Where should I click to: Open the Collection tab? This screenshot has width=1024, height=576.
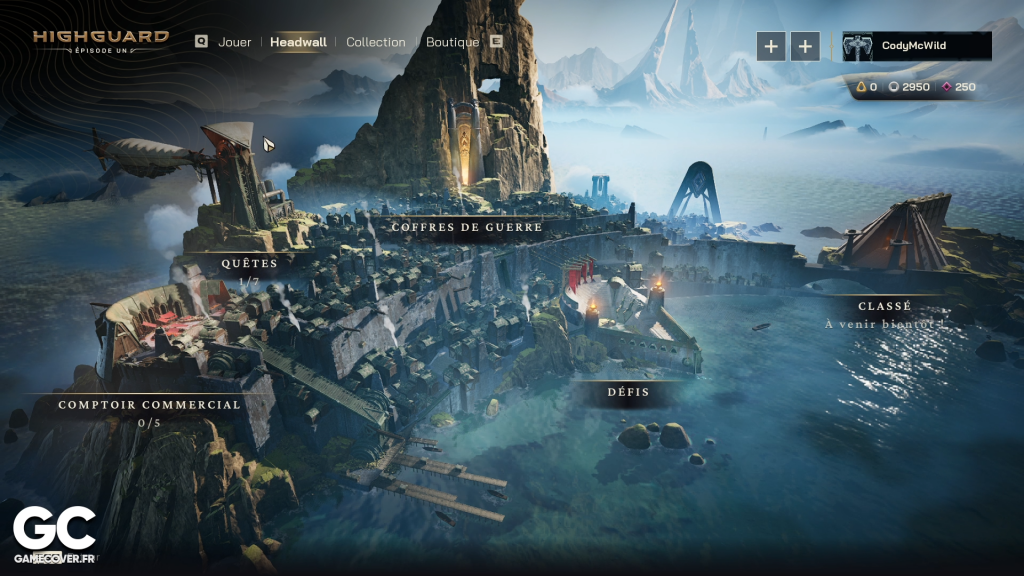(x=376, y=42)
